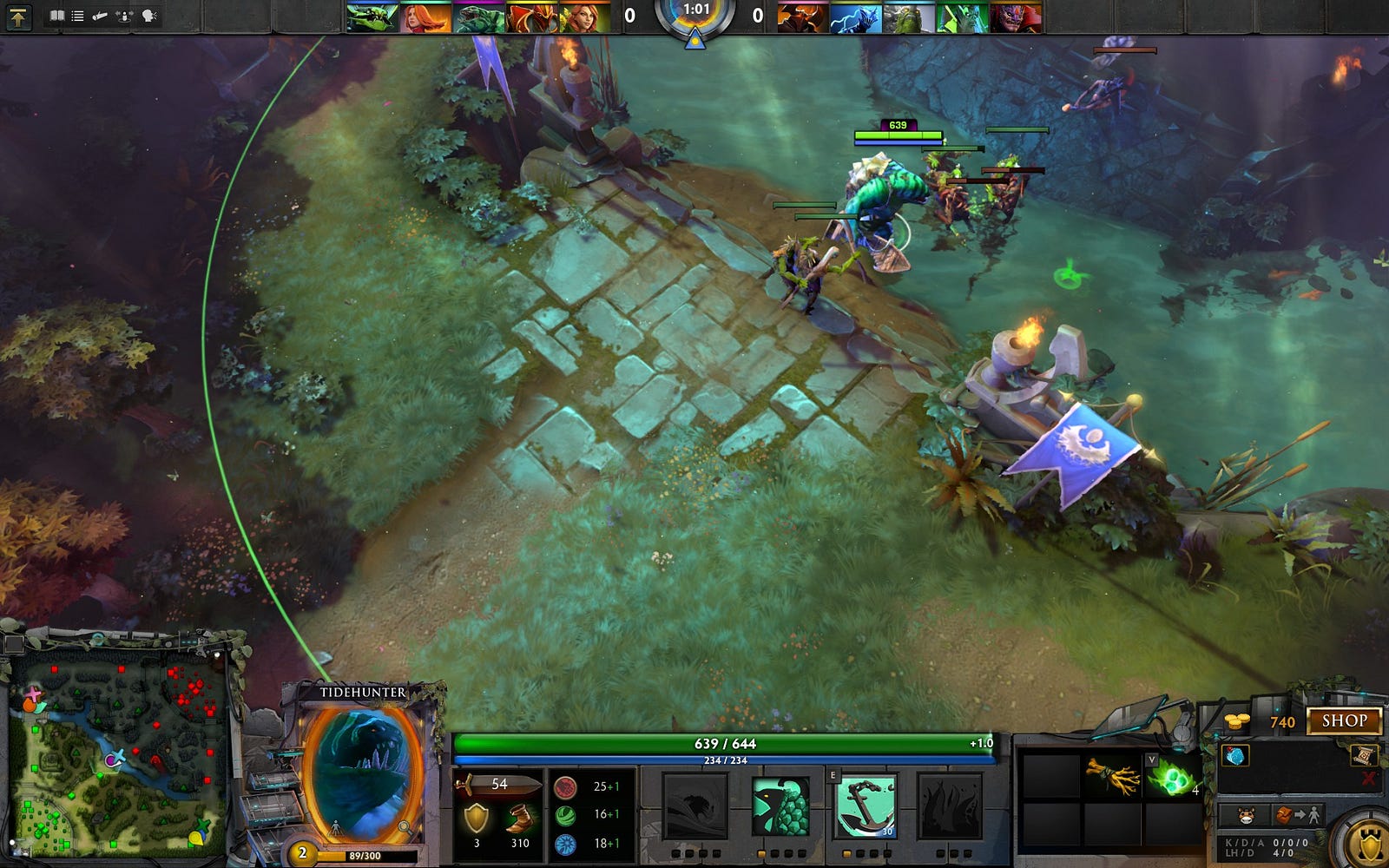Select the courier icon button

tap(1246, 816)
